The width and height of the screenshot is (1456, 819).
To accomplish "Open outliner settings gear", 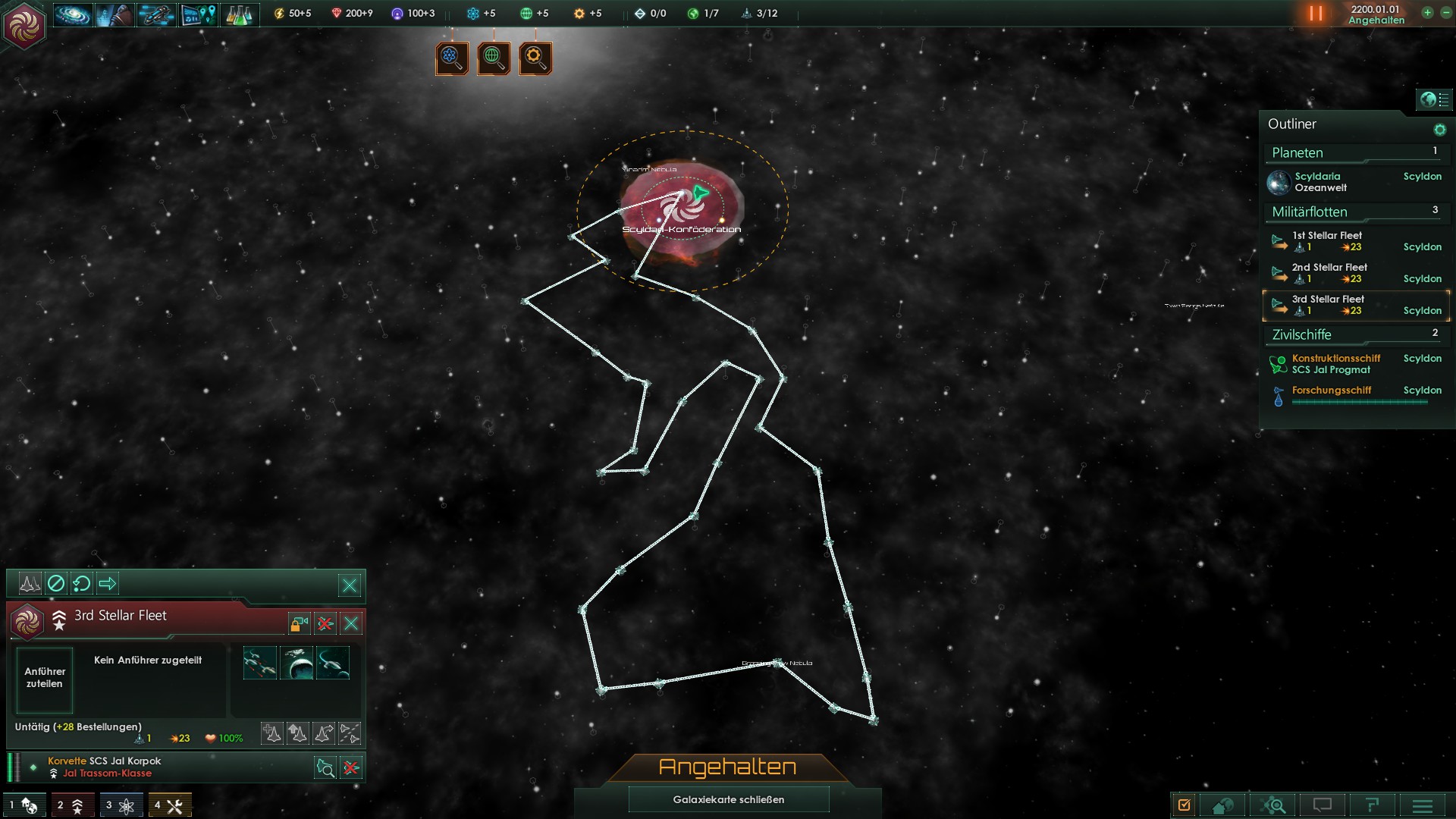I will (1439, 130).
